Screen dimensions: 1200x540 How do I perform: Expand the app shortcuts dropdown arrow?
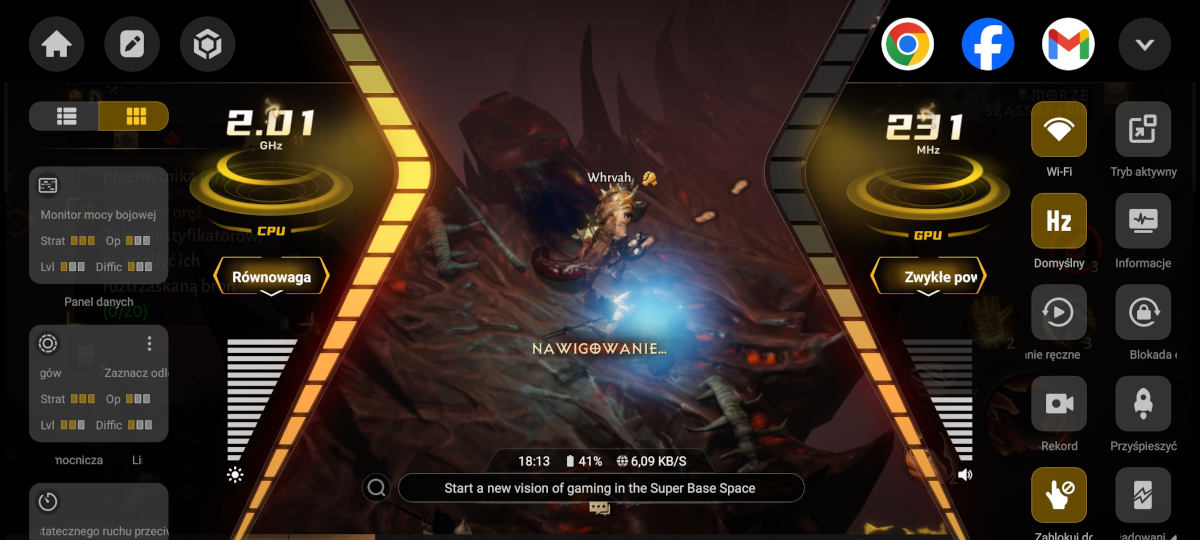pyautogui.click(x=1145, y=45)
